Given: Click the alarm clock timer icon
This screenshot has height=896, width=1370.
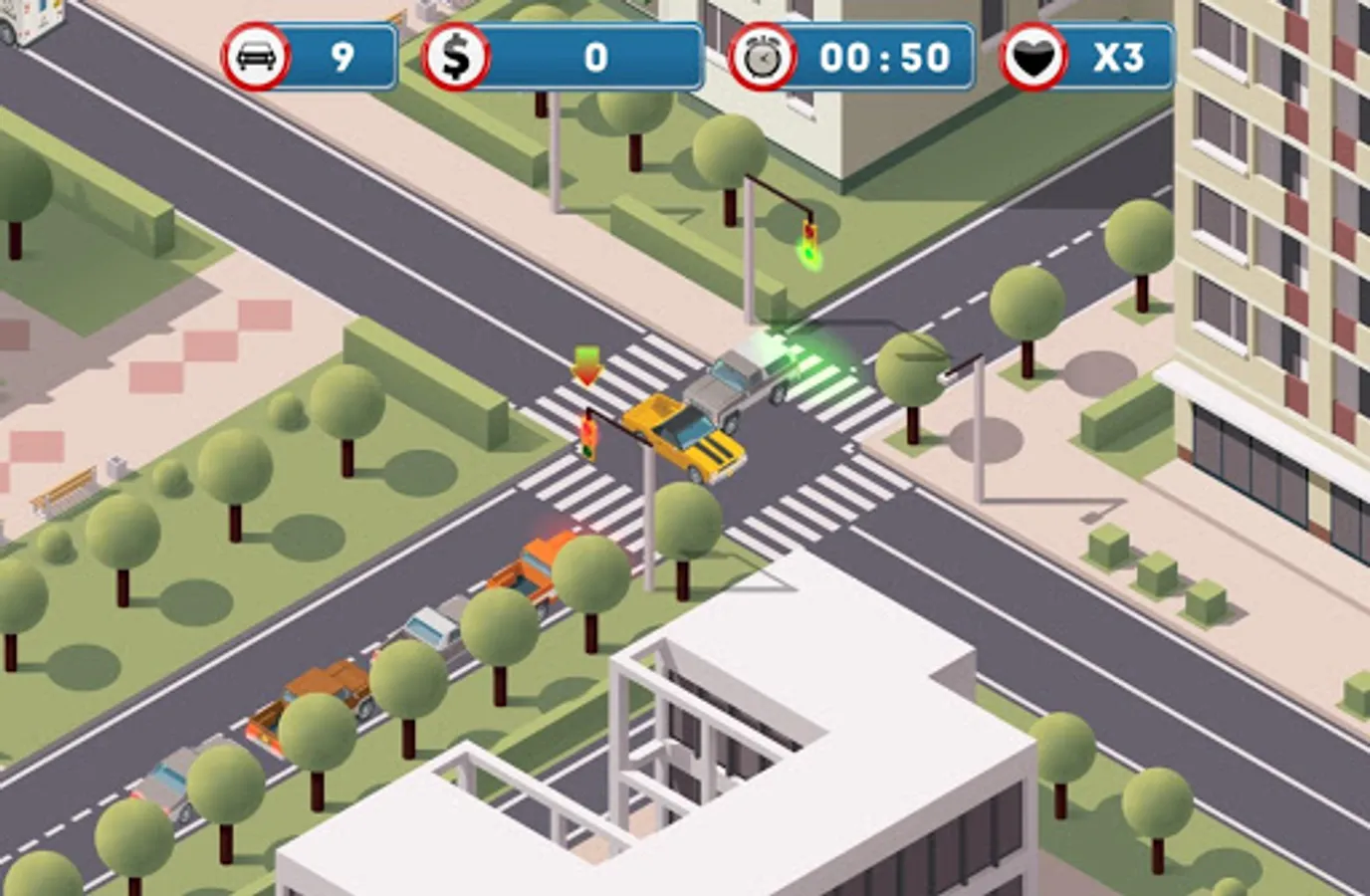Looking at the screenshot, I should (x=762, y=57).
